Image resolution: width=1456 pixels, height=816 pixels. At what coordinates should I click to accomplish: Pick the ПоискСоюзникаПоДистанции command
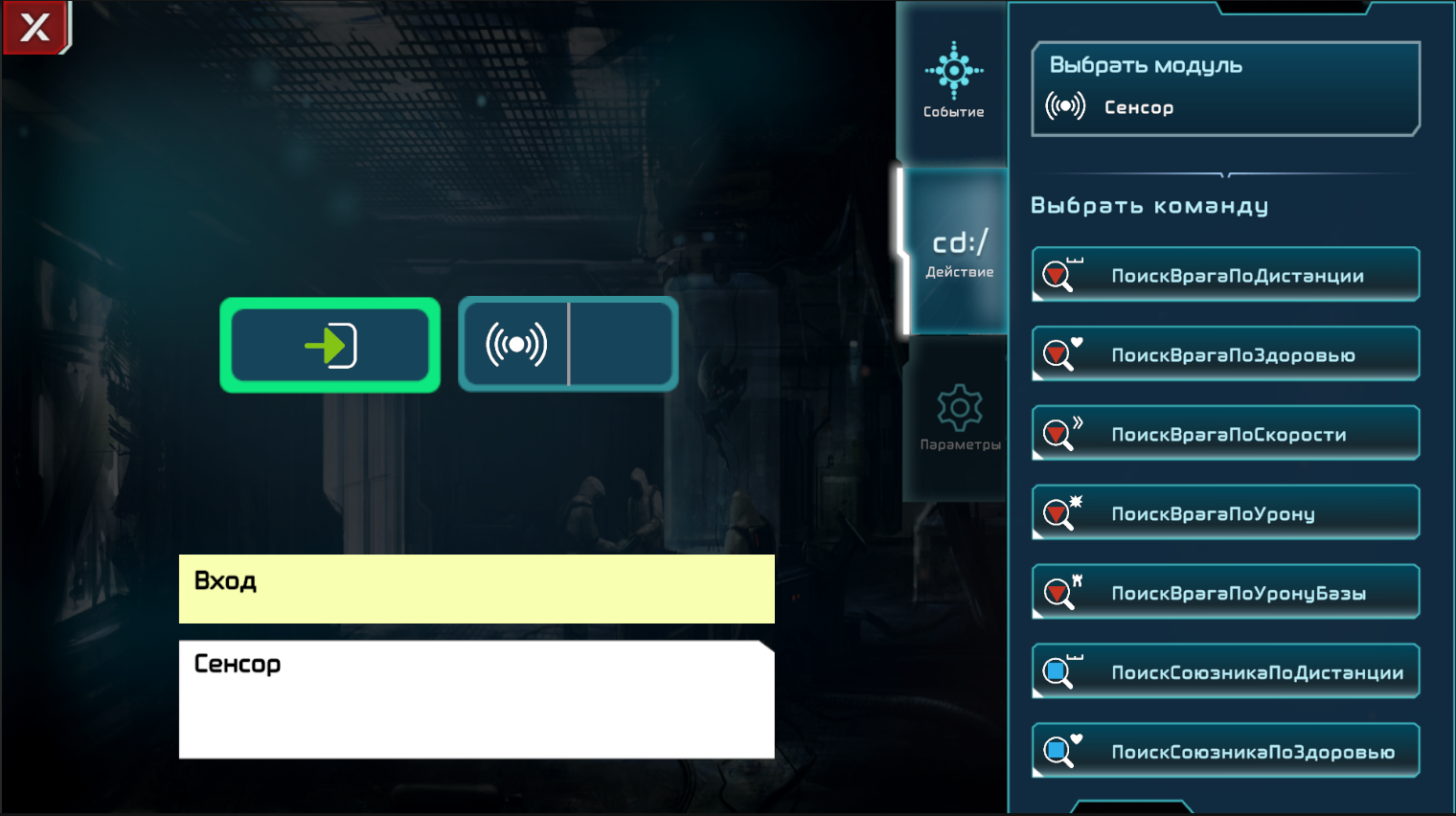point(1226,672)
